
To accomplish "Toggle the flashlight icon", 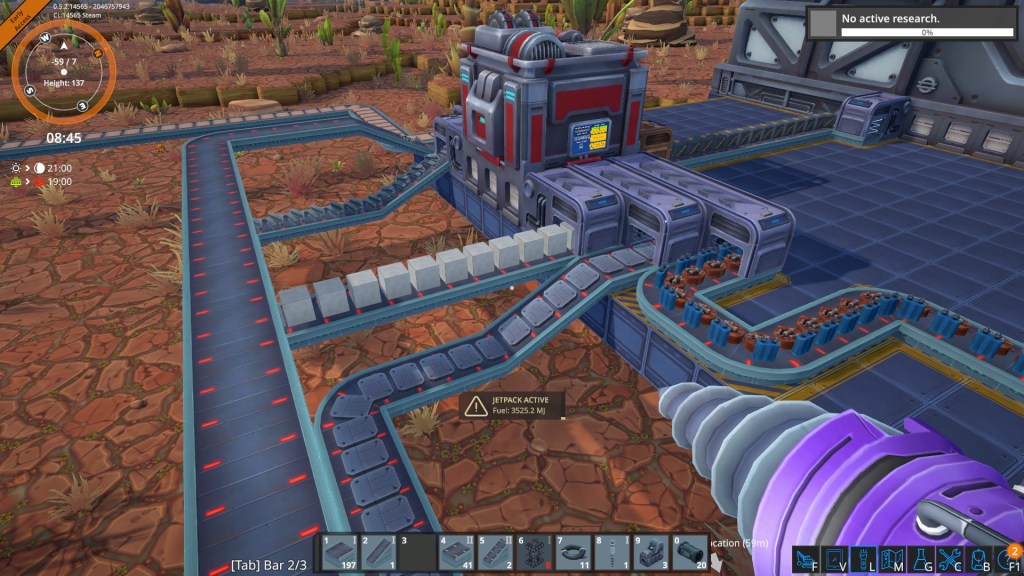I will (865, 559).
